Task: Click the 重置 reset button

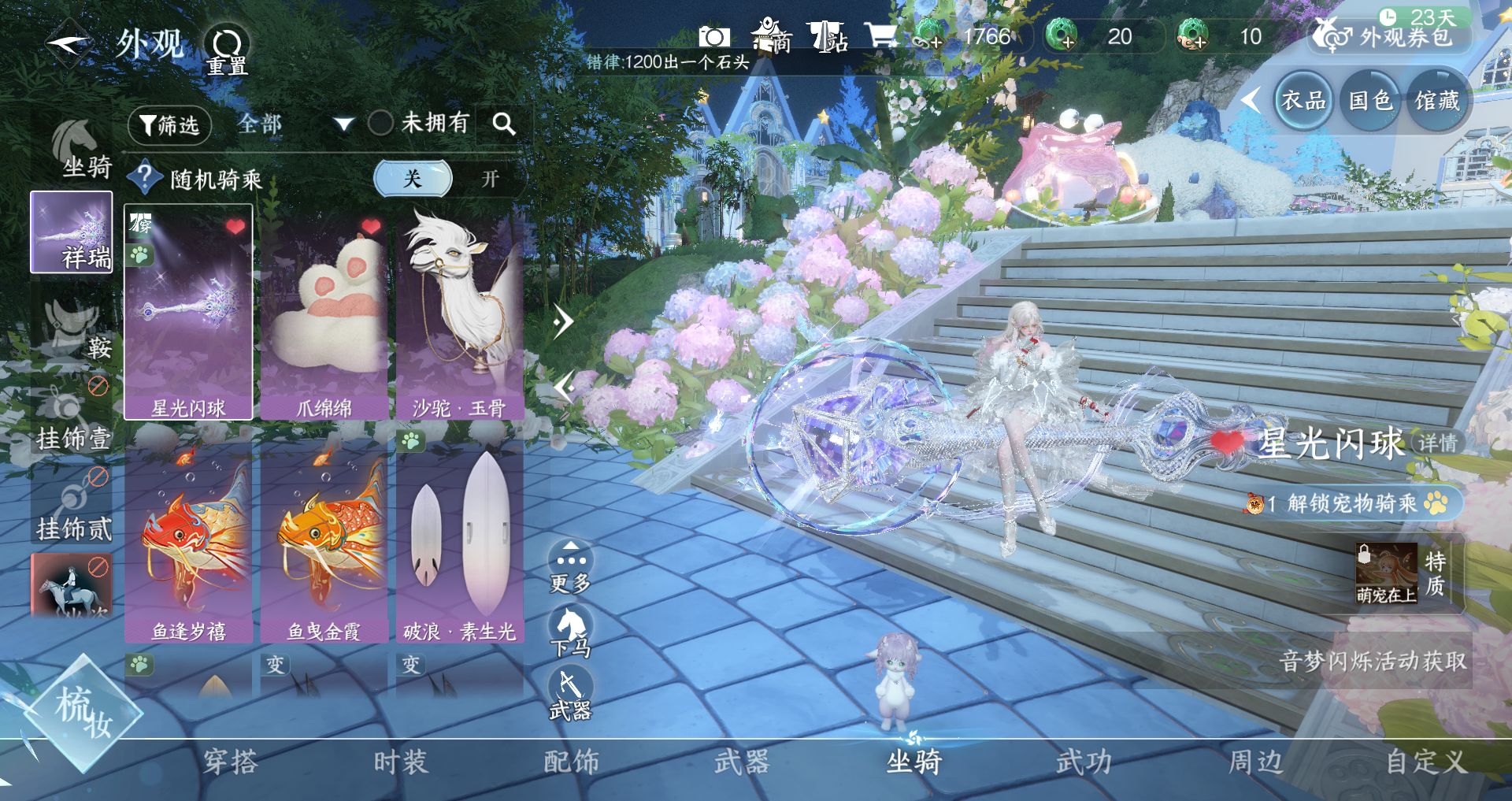Action: [227, 50]
